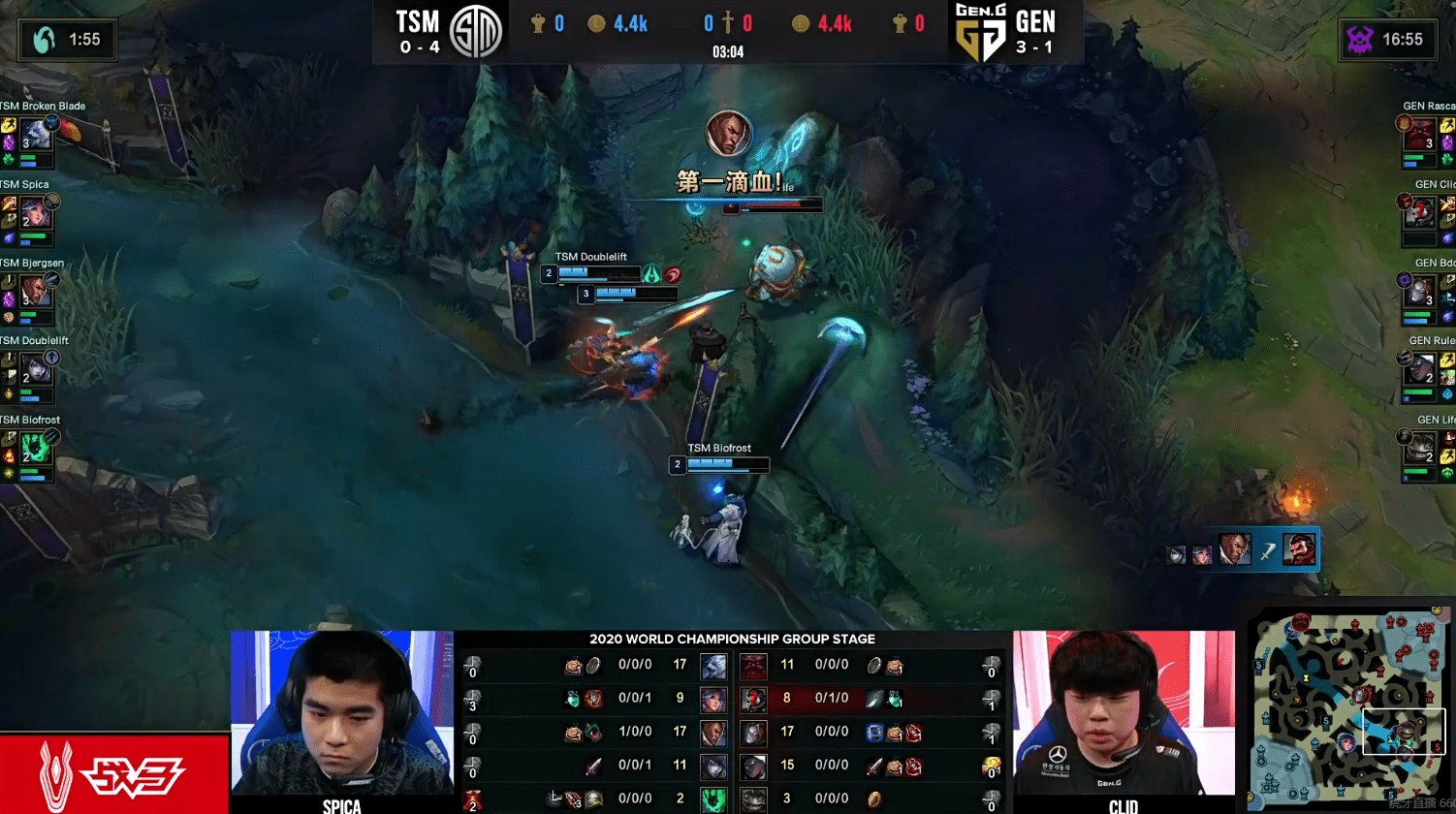Select TSM Biofrost's champion portrait
1456x814 pixels.
[x=35, y=448]
